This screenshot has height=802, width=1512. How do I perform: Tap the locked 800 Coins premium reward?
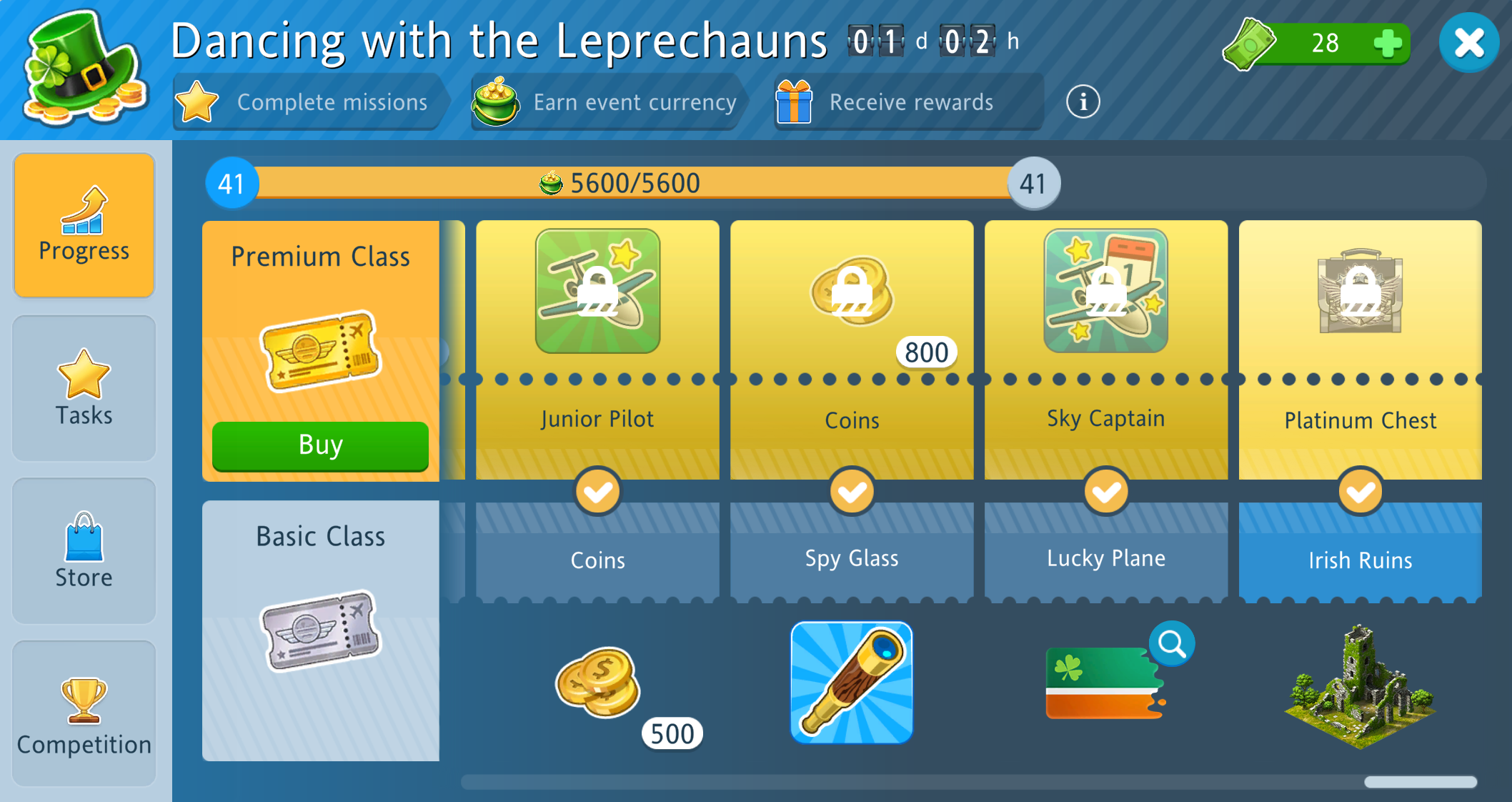coord(852,291)
